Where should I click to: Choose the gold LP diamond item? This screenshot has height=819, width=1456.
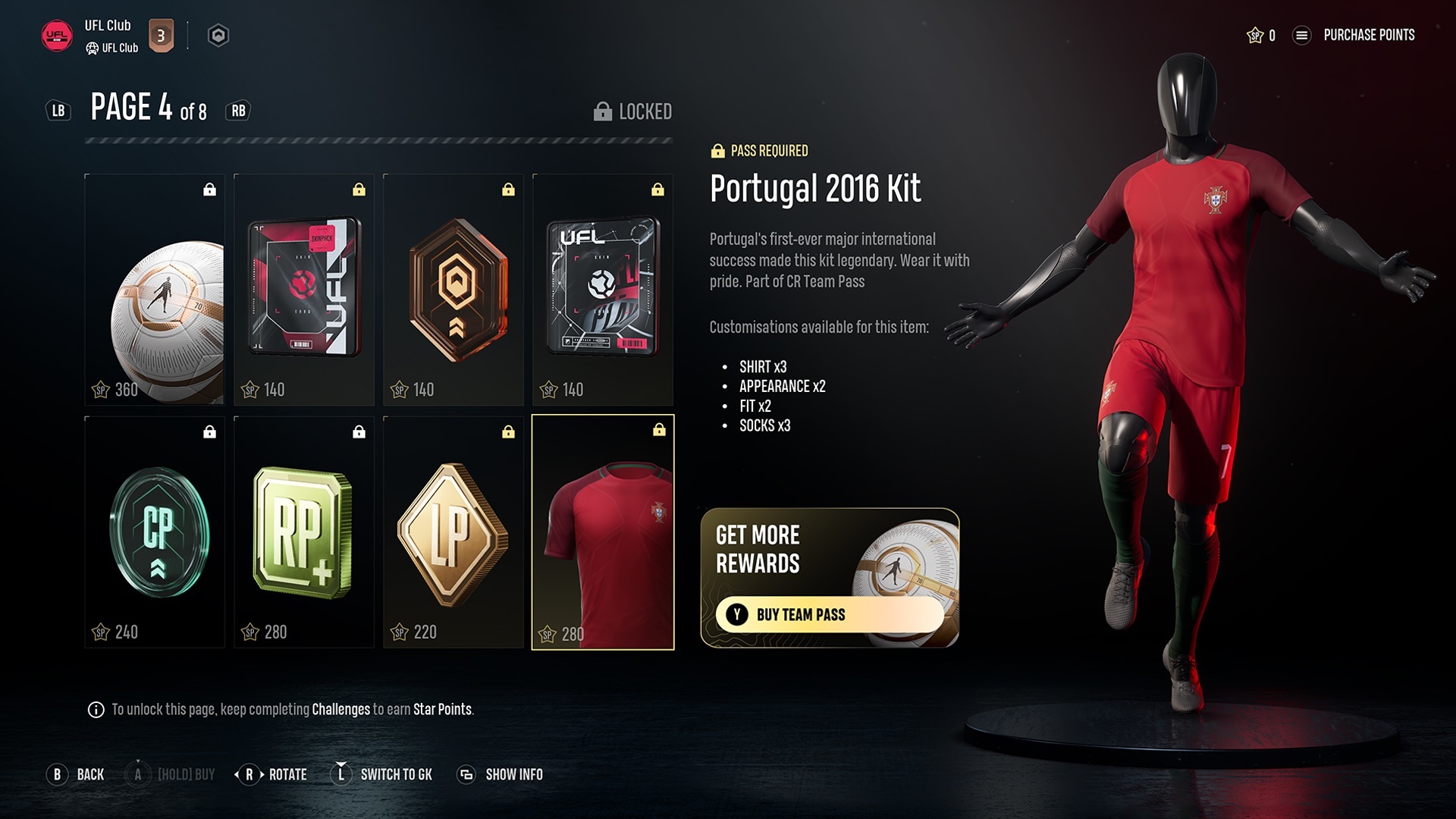(x=453, y=535)
